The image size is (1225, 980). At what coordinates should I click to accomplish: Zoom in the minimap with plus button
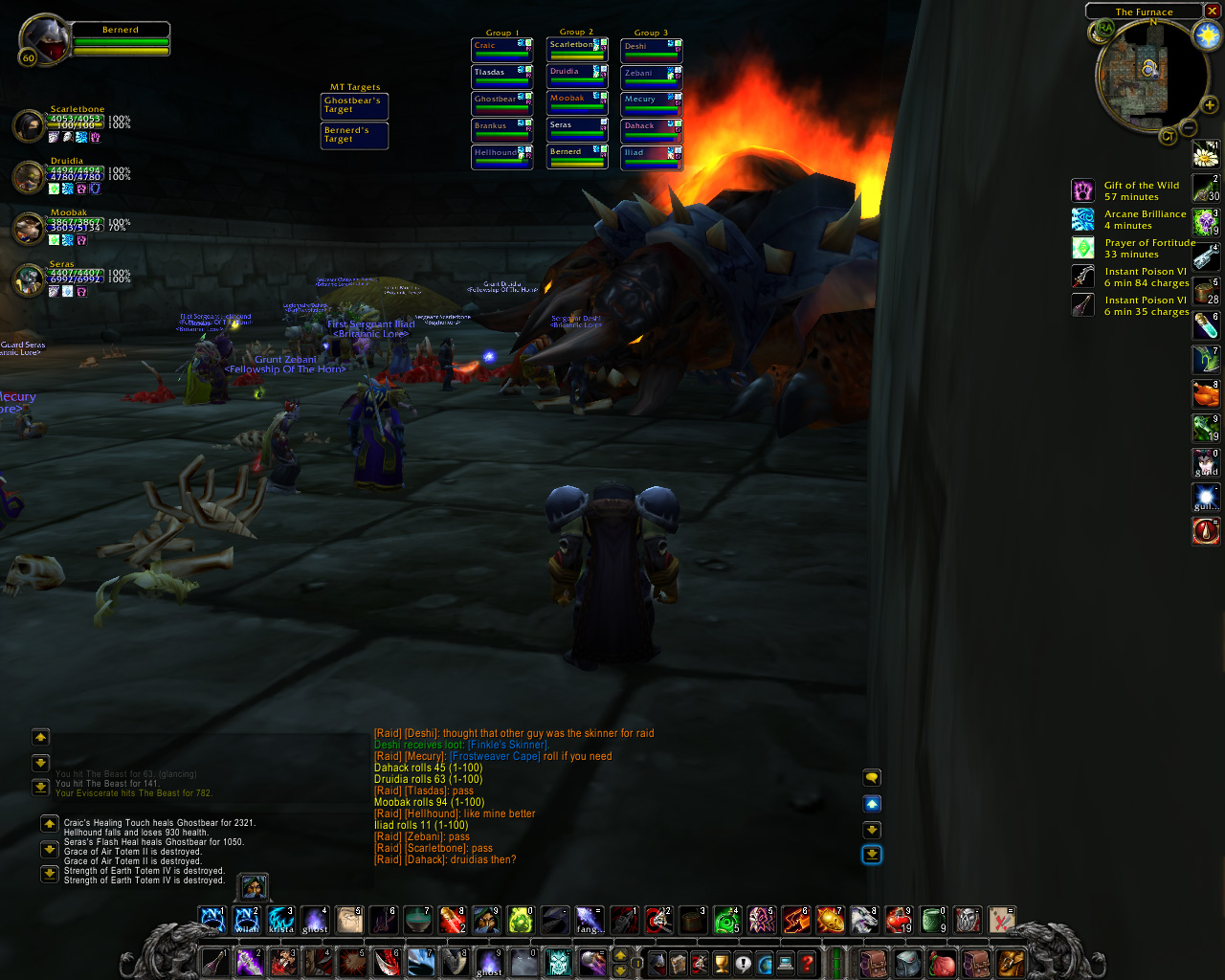point(1210,105)
